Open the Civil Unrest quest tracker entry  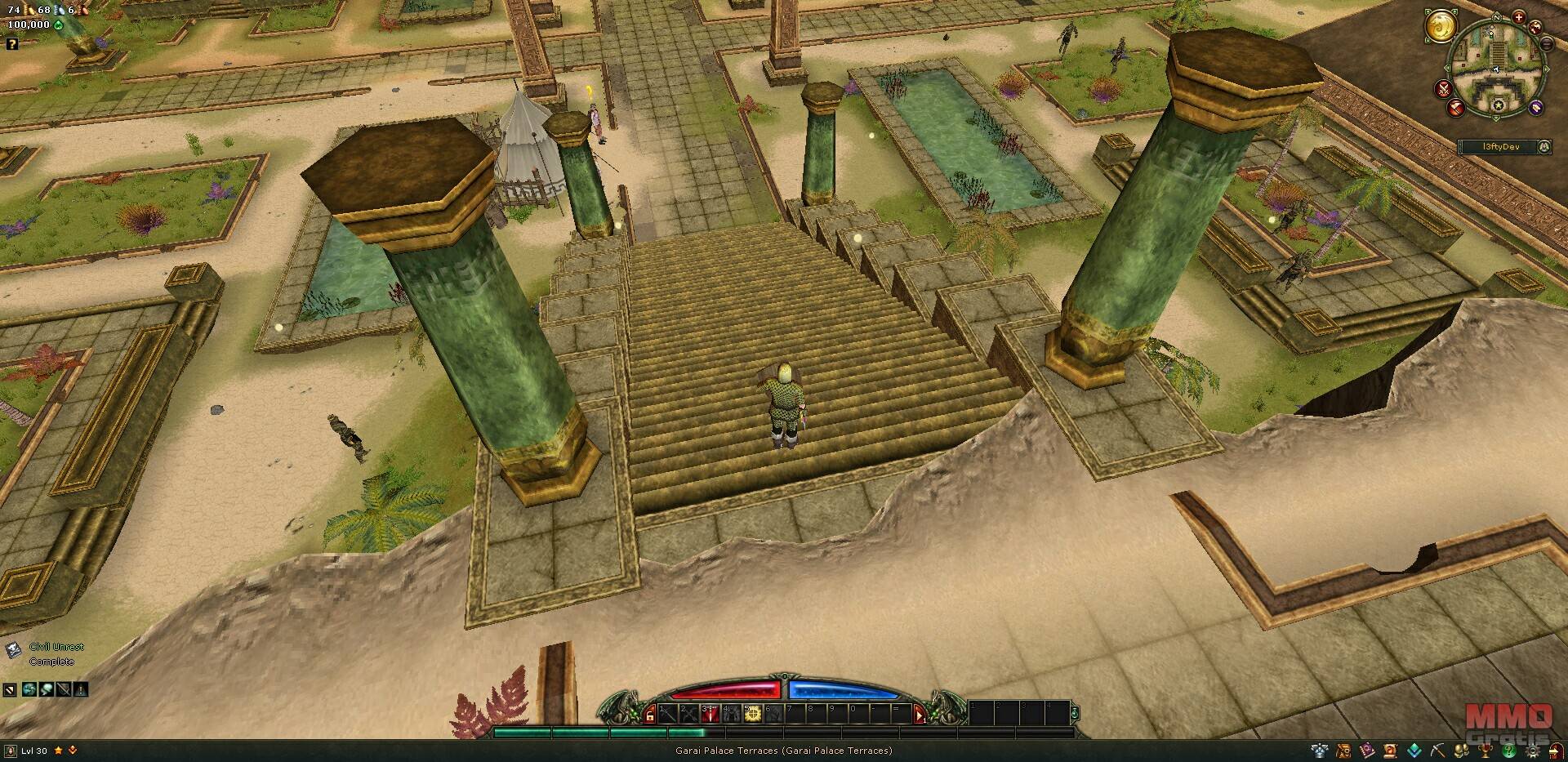56,647
